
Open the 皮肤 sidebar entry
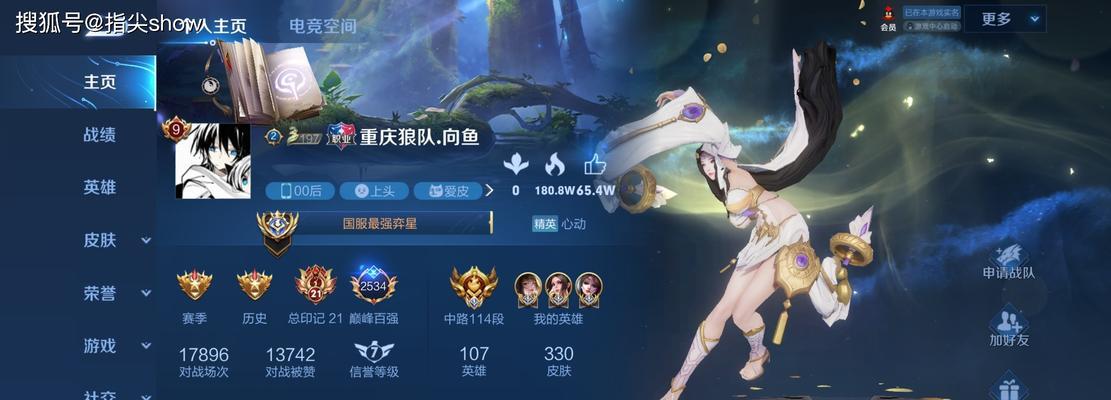pos(100,240)
